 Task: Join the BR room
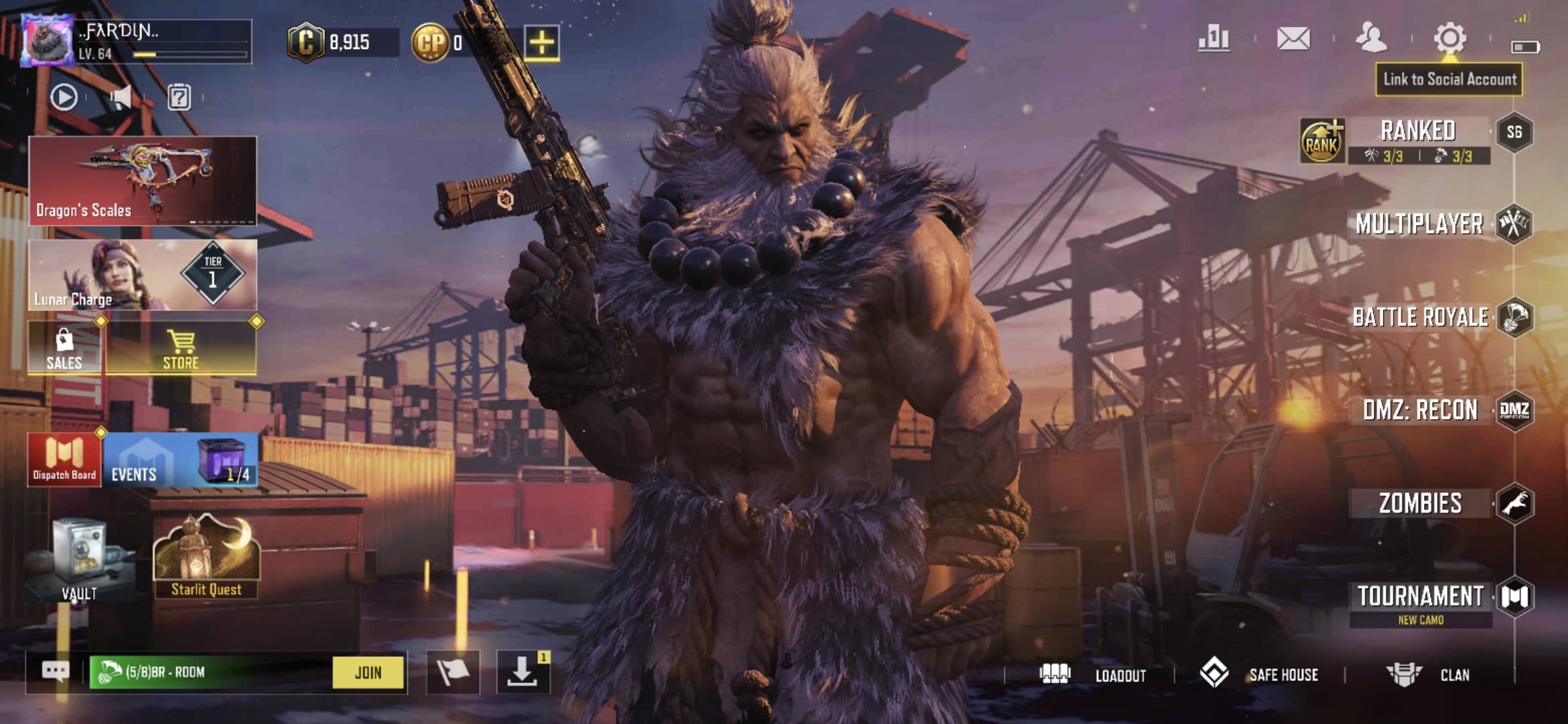point(368,672)
